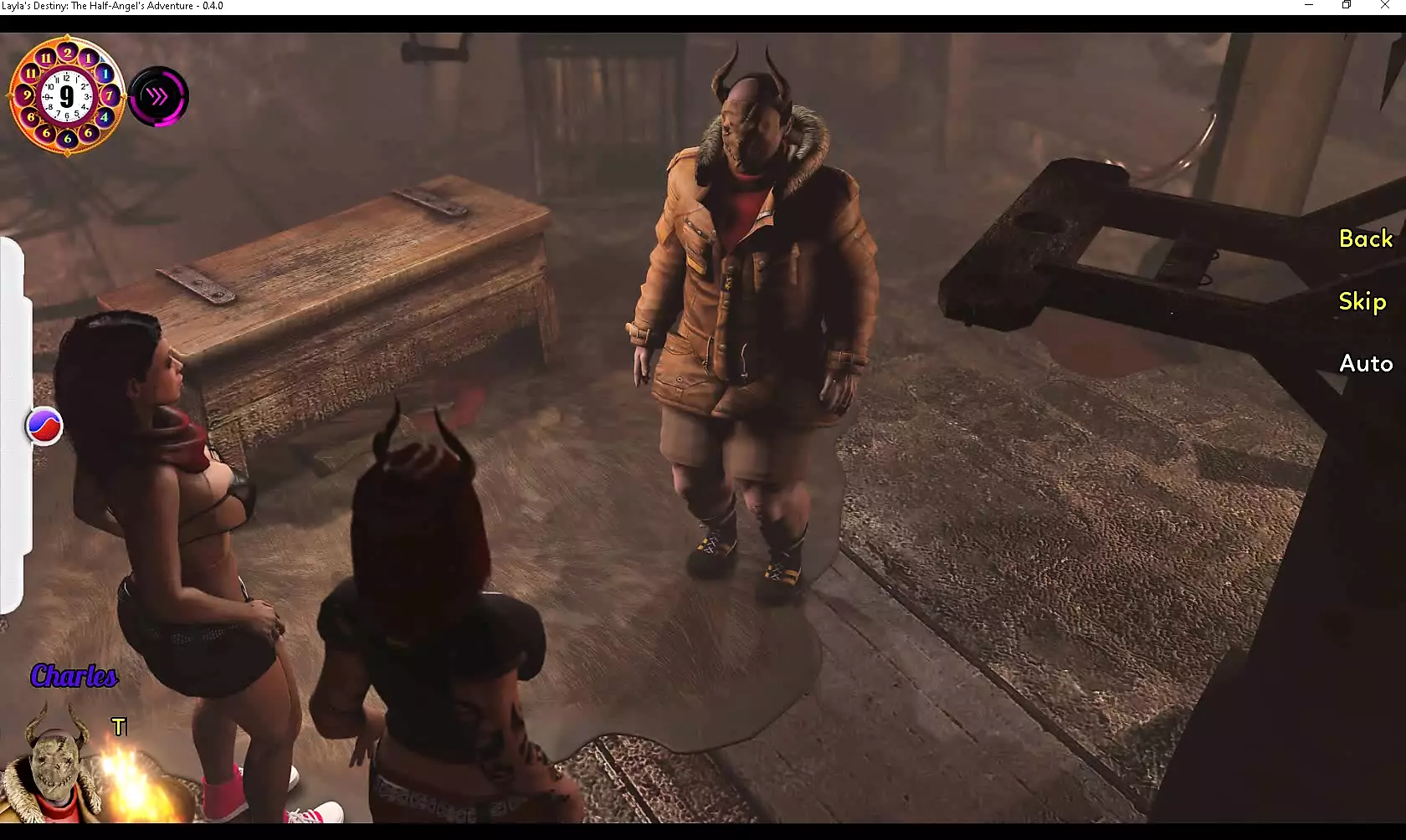Click the red and blue orb icon
This screenshot has width=1406, height=840.
(x=44, y=427)
